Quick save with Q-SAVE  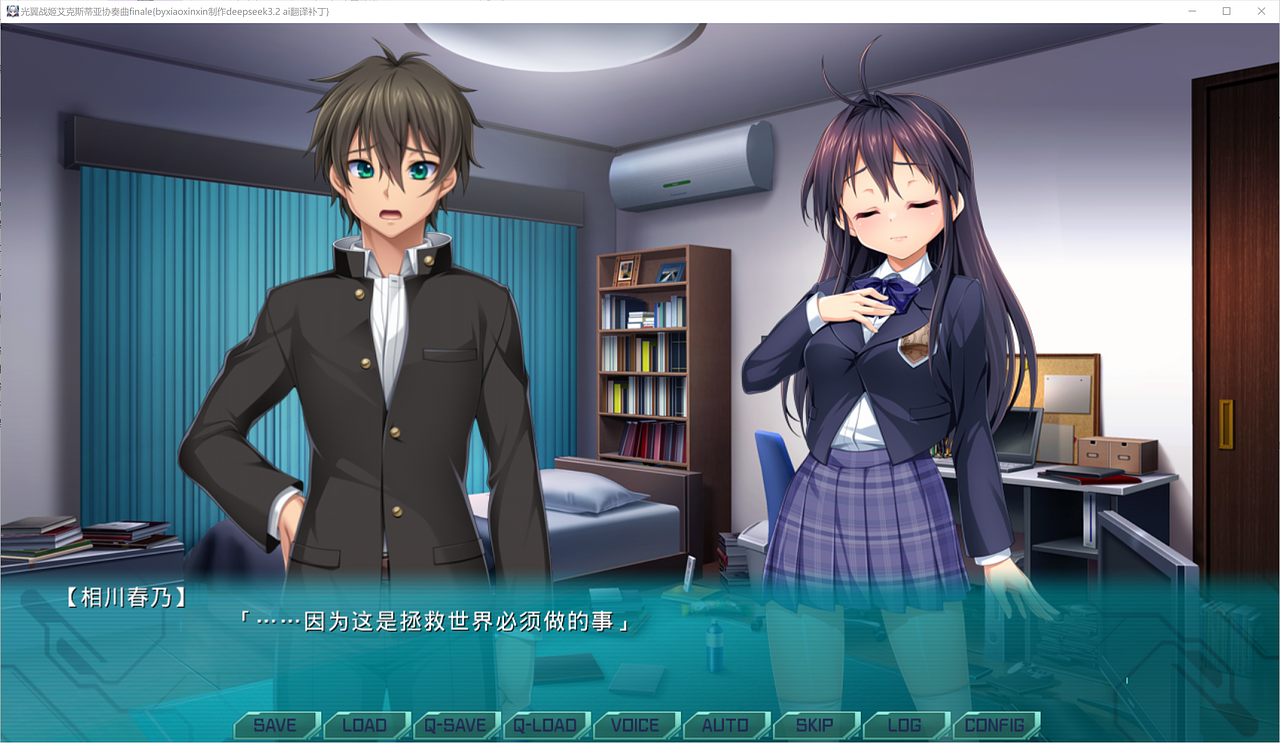click(x=455, y=725)
